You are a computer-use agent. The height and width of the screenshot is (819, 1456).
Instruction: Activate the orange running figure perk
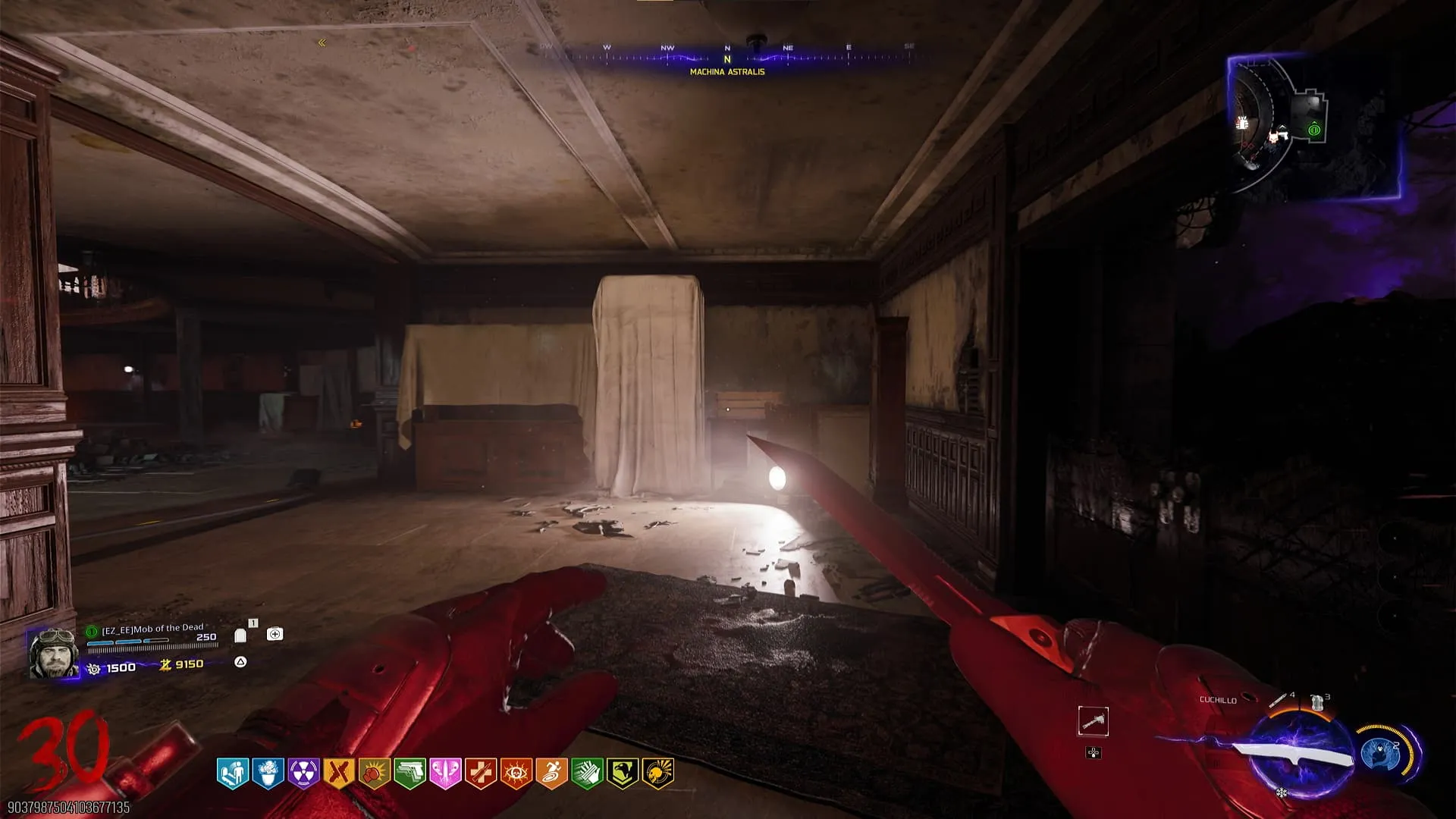click(x=551, y=773)
